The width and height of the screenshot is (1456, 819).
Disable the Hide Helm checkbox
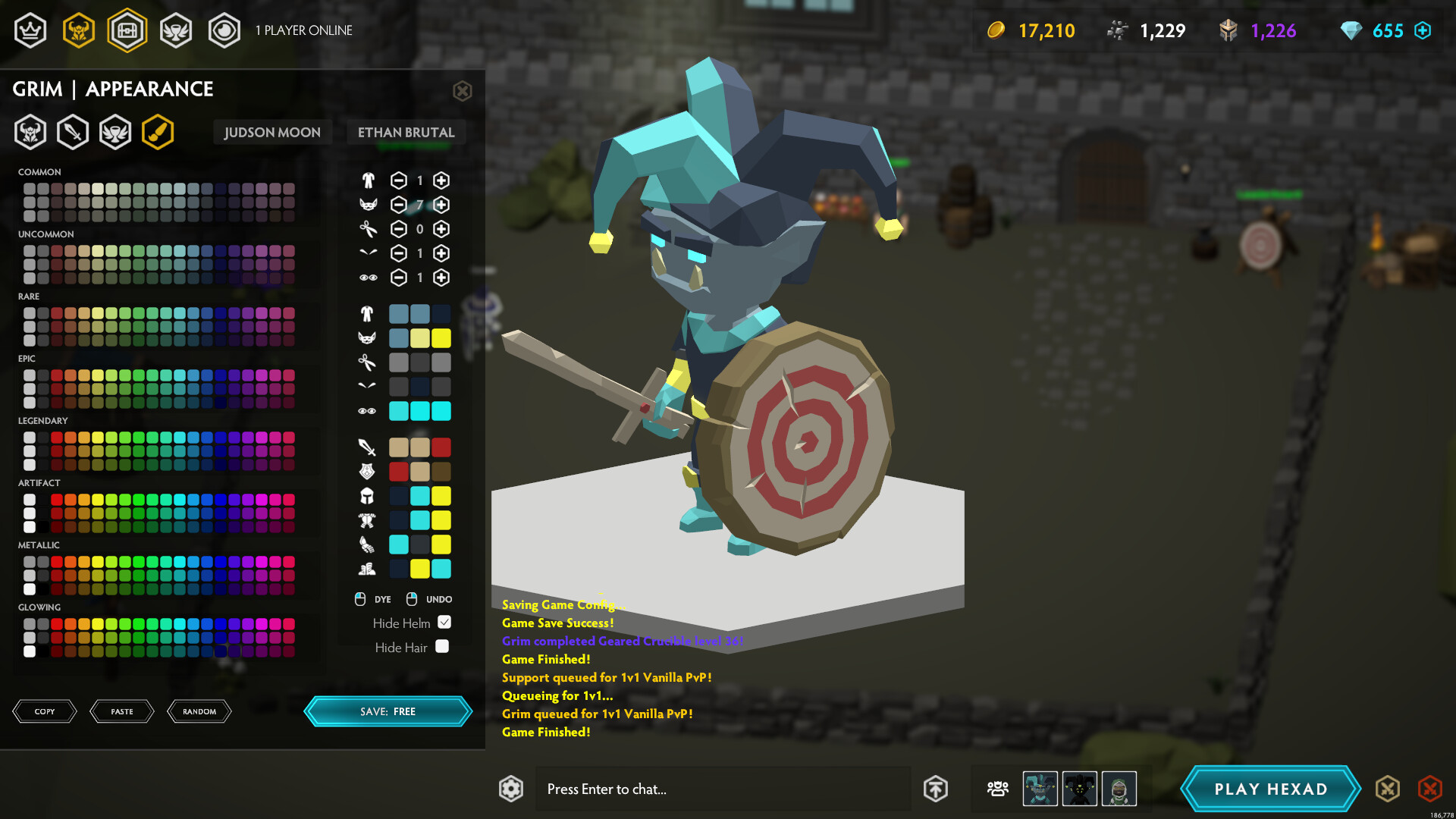(446, 622)
